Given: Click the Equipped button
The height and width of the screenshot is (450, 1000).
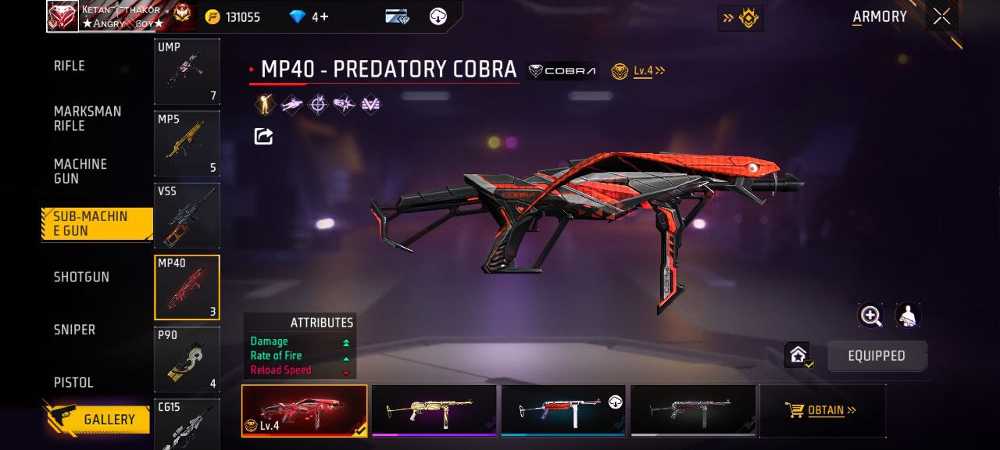Looking at the screenshot, I should (x=876, y=356).
